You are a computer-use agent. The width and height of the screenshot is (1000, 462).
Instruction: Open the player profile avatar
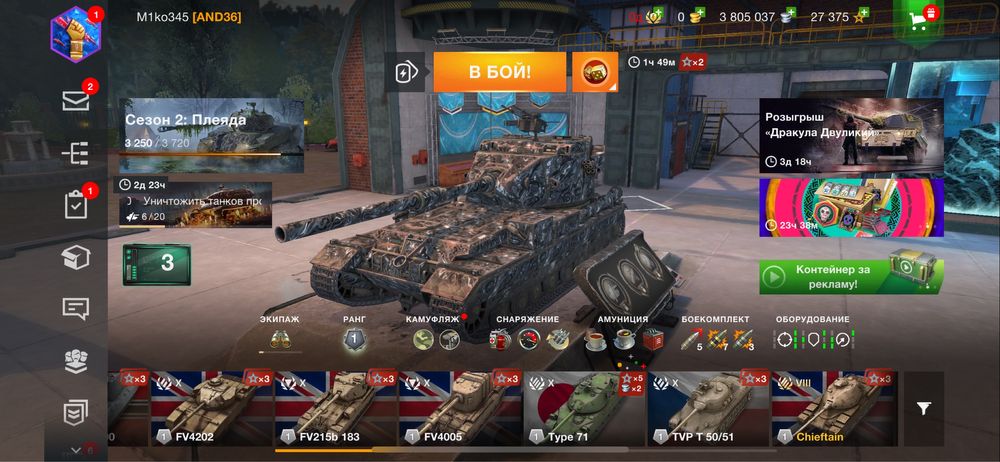76,33
